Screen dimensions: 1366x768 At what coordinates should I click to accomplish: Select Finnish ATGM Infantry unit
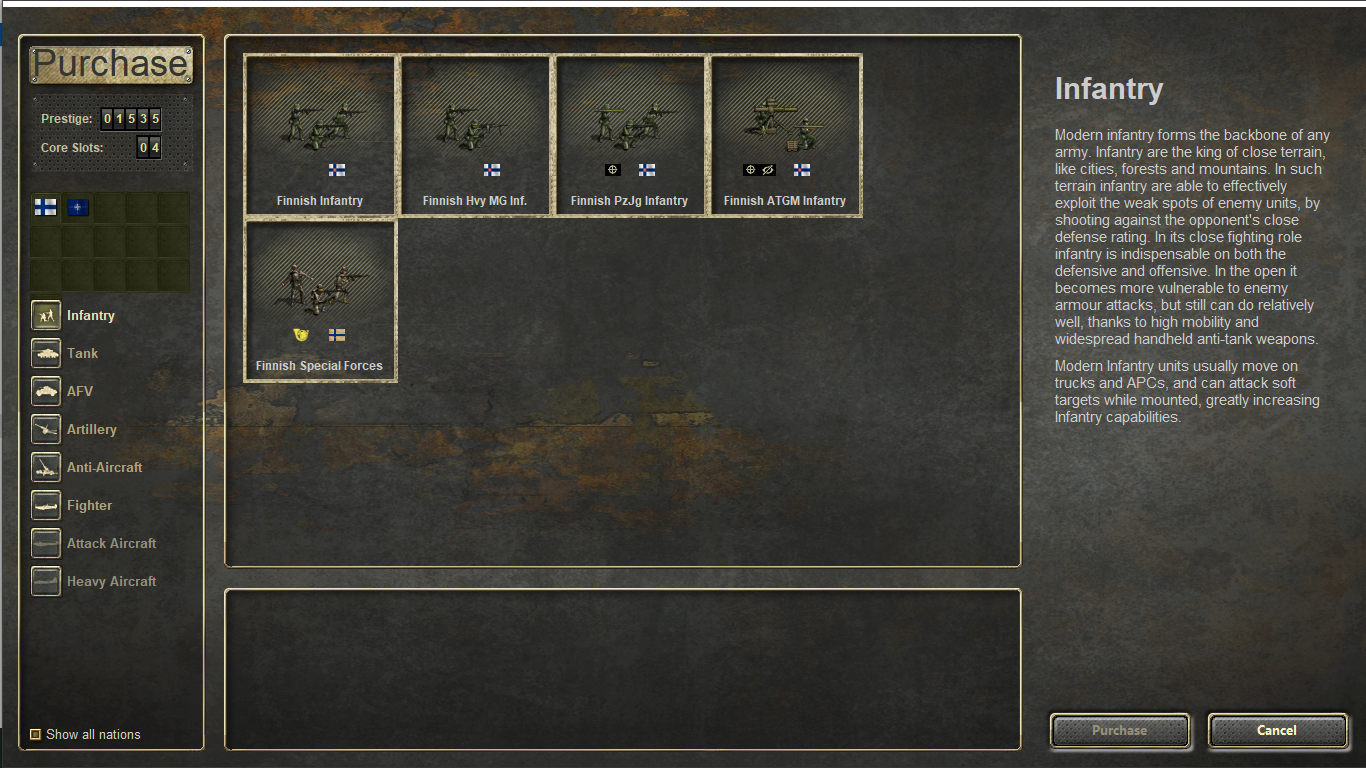[x=785, y=135]
